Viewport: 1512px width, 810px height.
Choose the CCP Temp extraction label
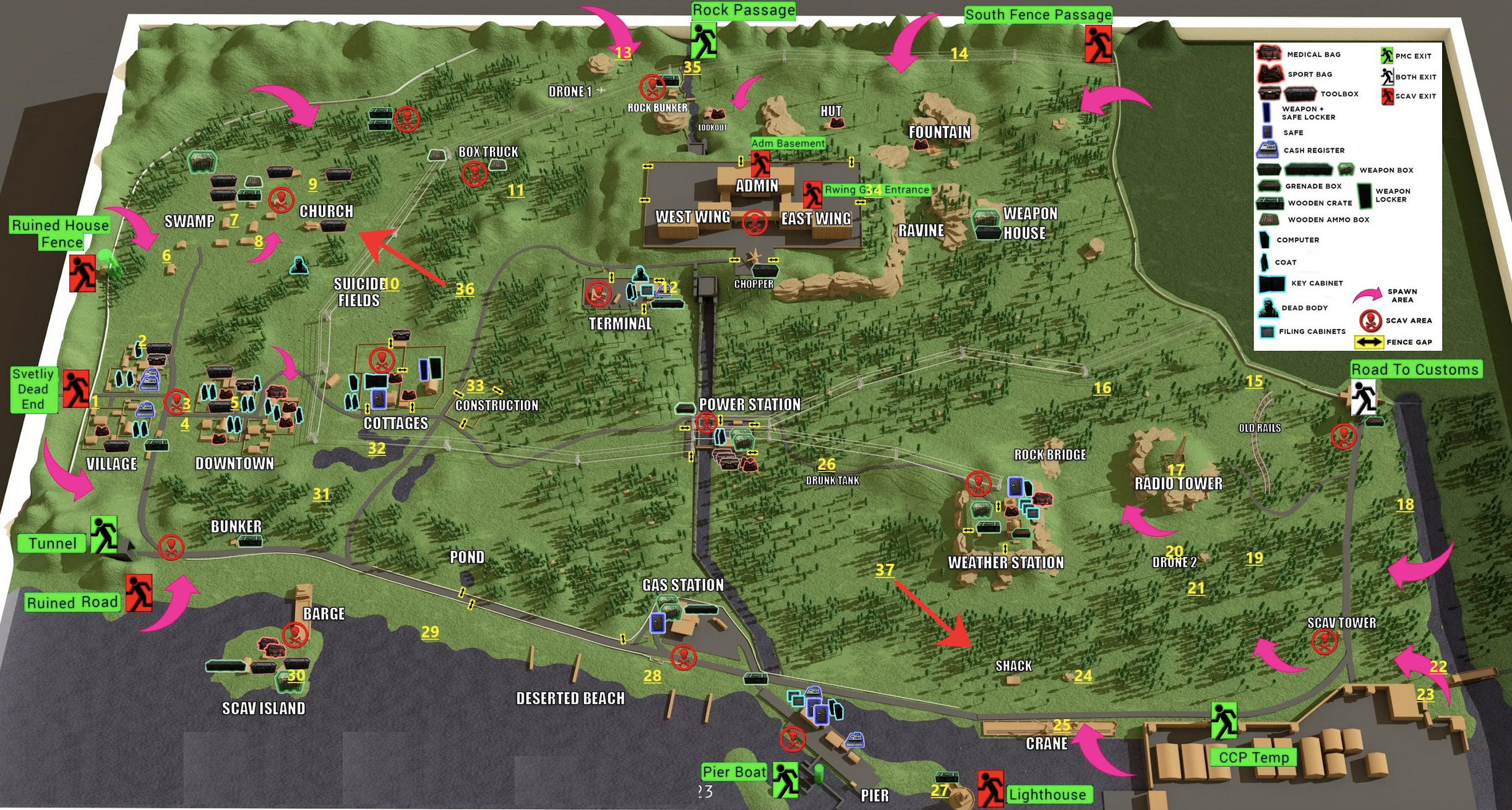point(1253,757)
